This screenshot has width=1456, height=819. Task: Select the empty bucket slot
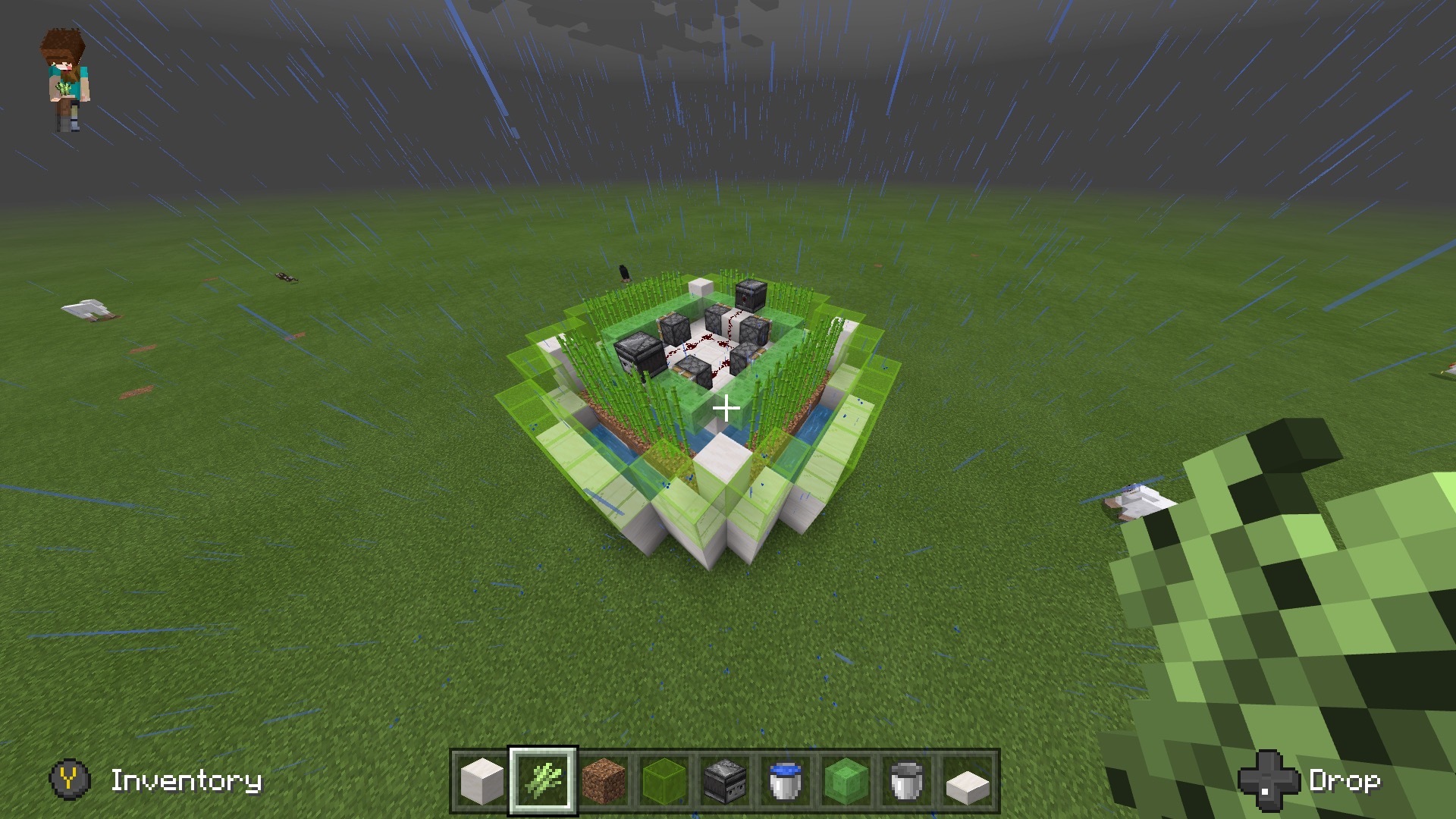click(x=907, y=780)
